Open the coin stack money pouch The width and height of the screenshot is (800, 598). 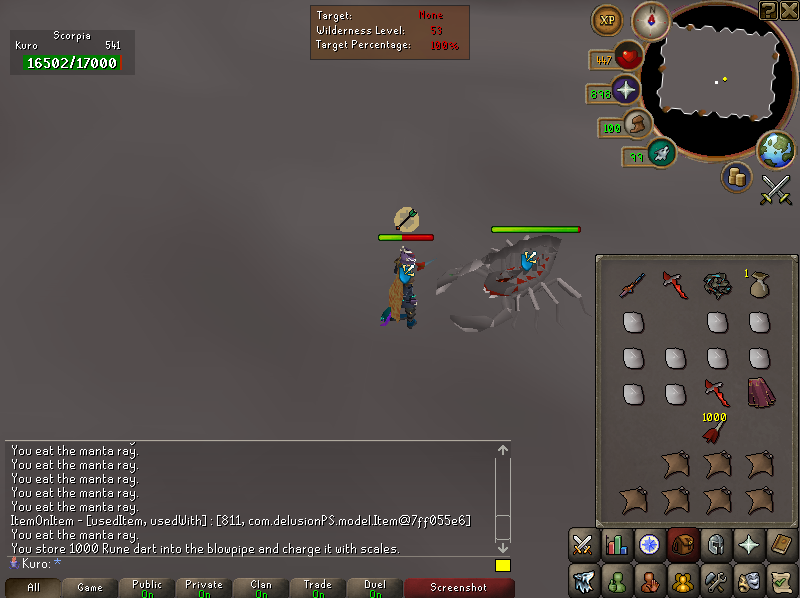pyautogui.click(x=736, y=177)
